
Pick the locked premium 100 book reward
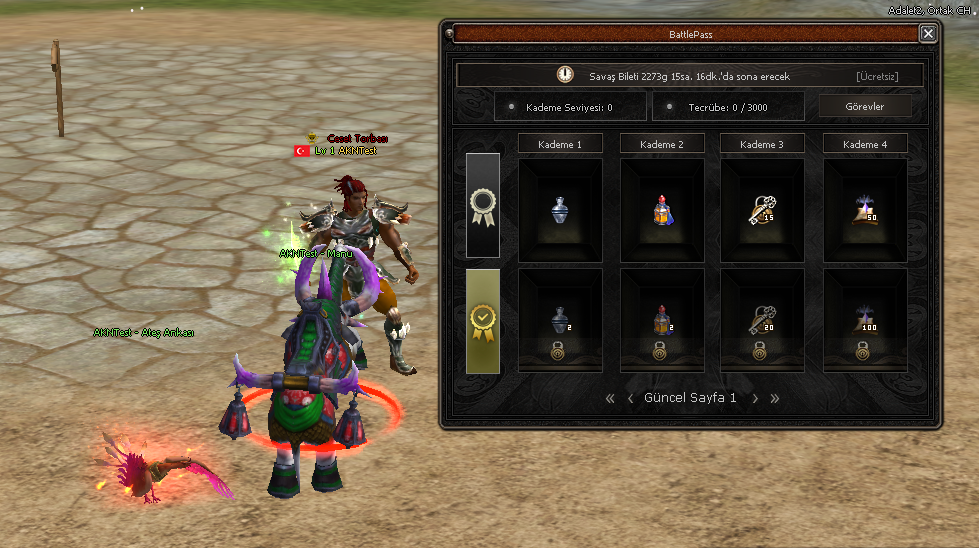pyautogui.click(x=865, y=319)
